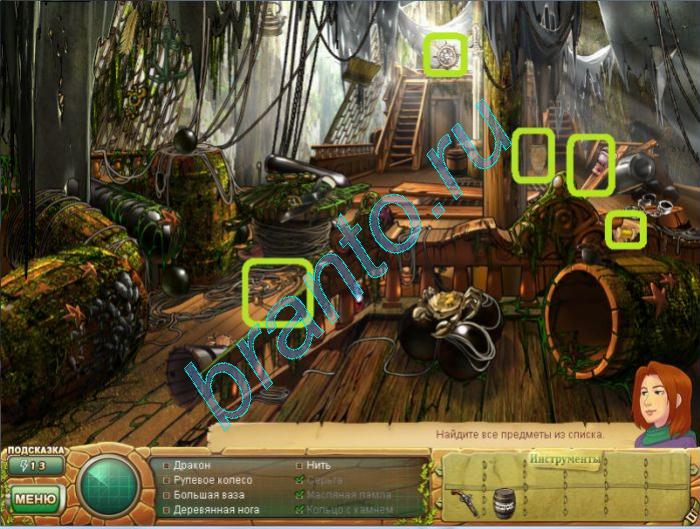
Task: Choose Большая ваза from the list
Action: pyautogui.click(x=207, y=495)
